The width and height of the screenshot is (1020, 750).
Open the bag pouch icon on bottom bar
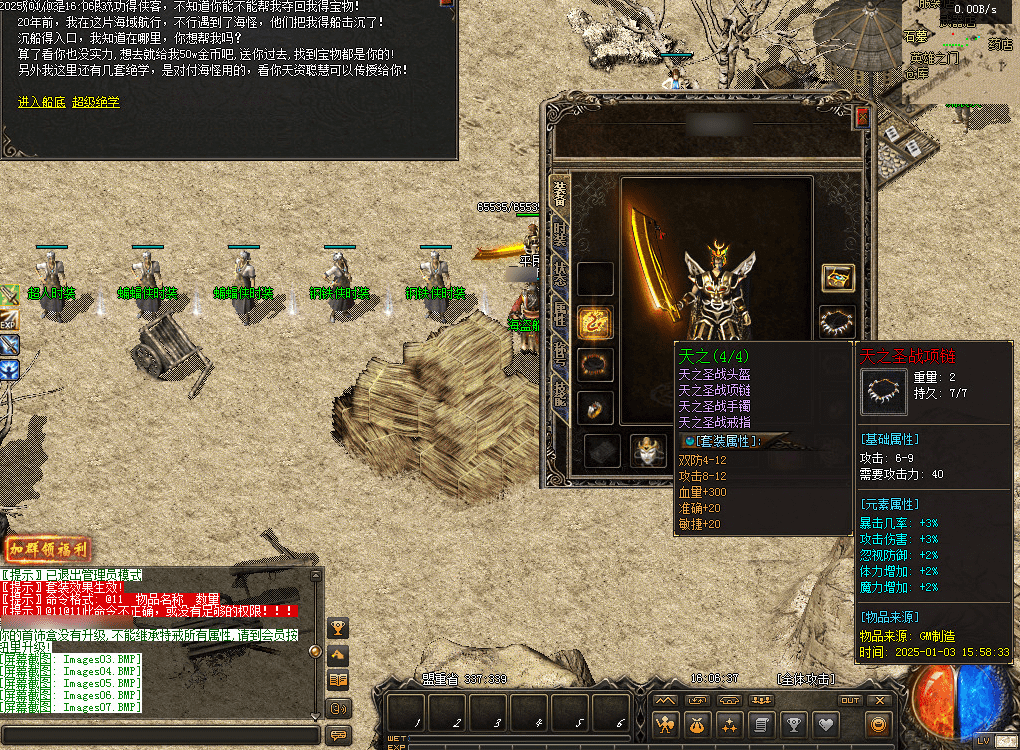tap(697, 724)
